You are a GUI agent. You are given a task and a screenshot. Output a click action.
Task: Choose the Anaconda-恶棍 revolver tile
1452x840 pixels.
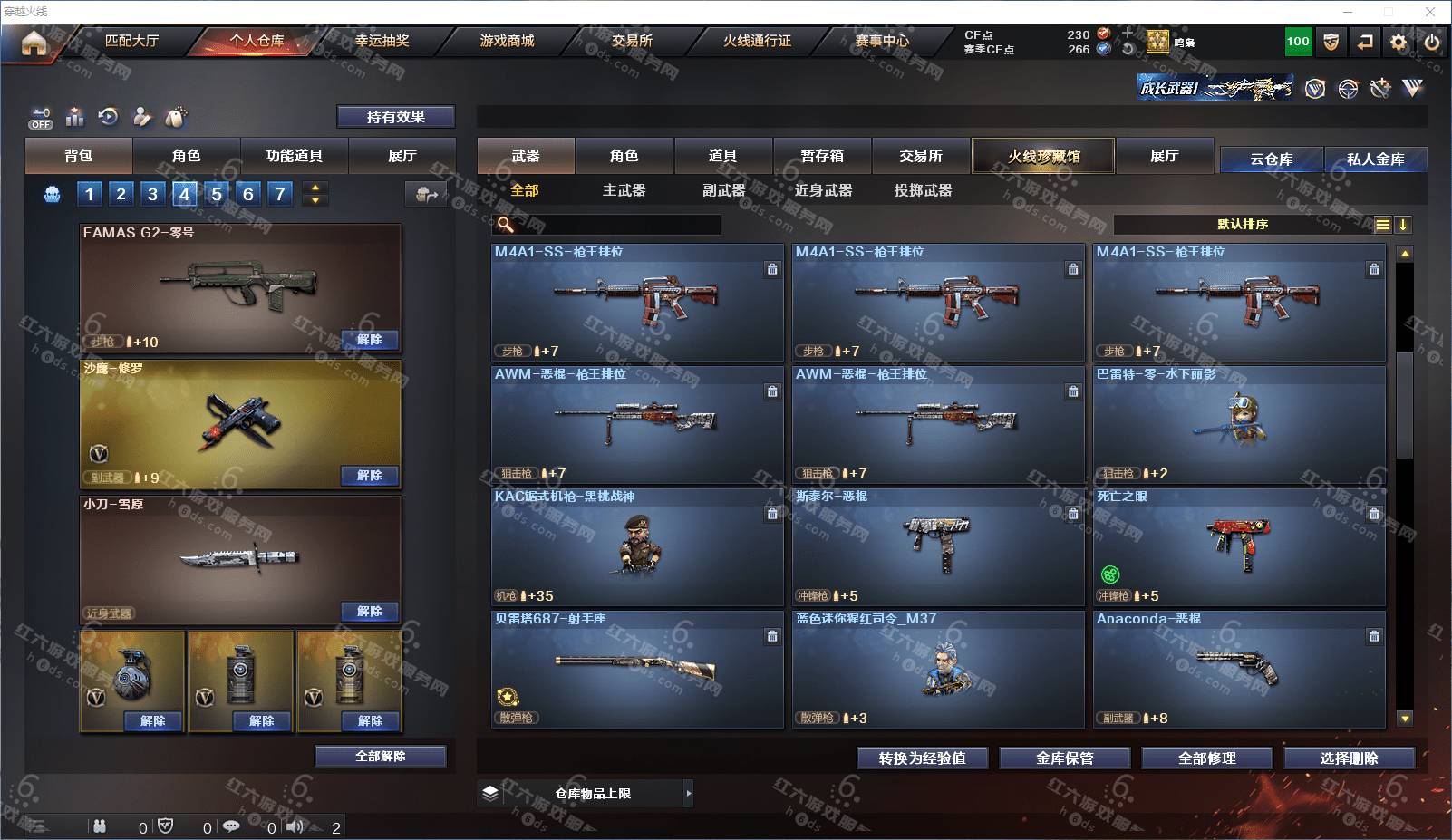click(1238, 669)
